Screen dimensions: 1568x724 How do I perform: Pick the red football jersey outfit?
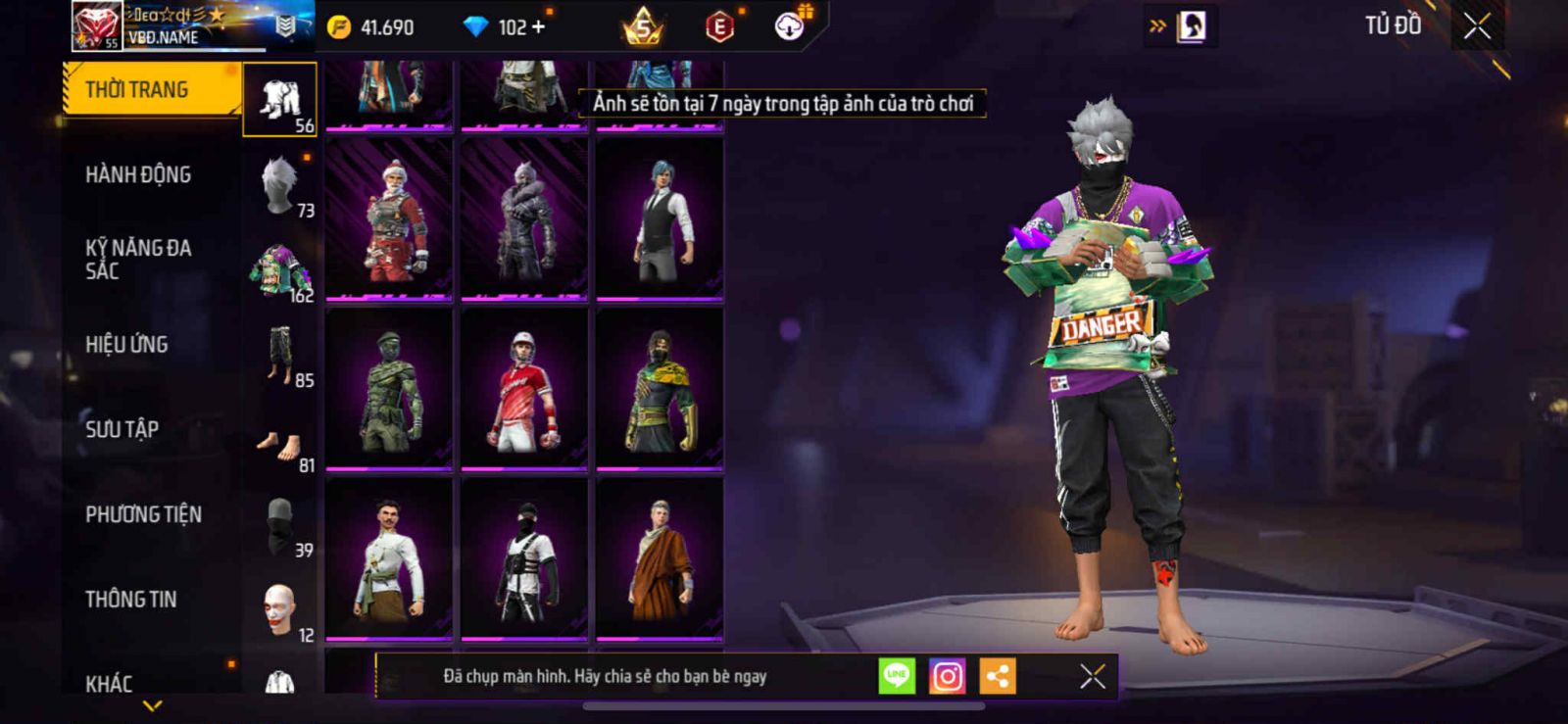pos(524,389)
